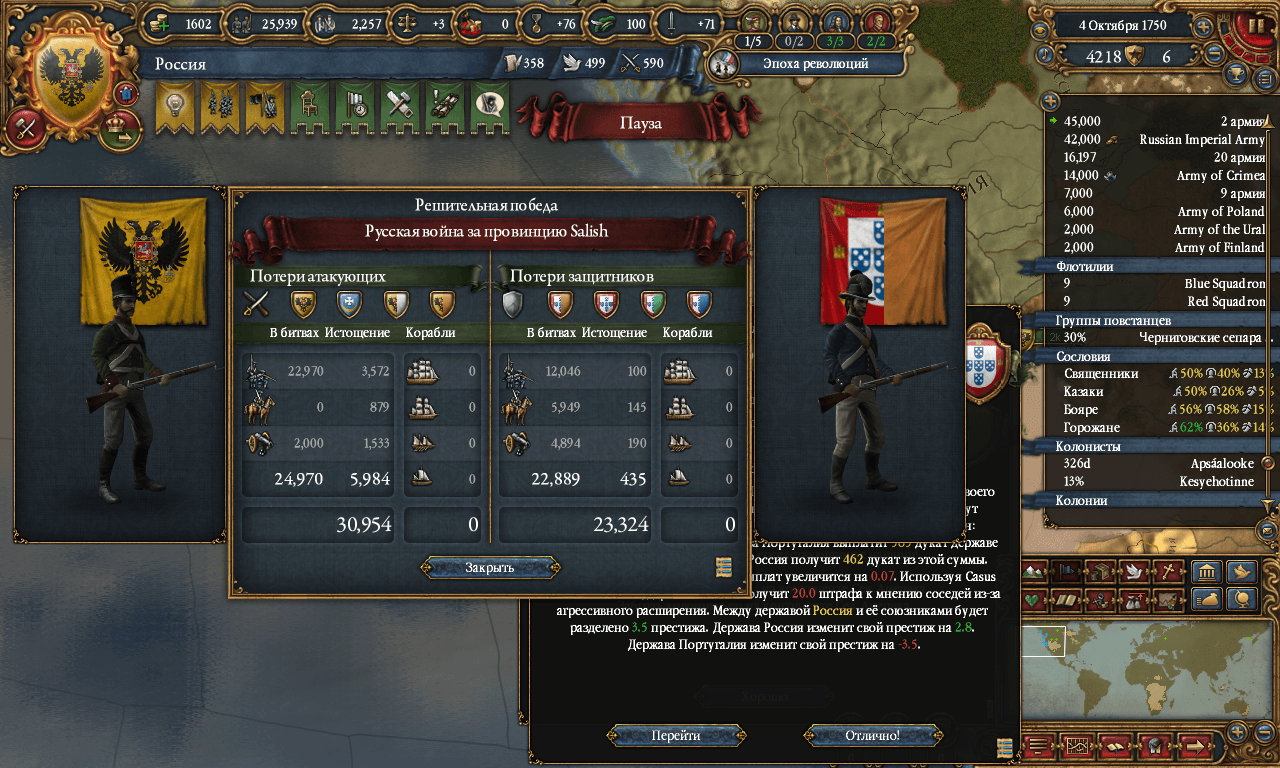Select Army of Crimea in the outliner
This screenshot has height=768, width=1280.
(x=1160, y=176)
